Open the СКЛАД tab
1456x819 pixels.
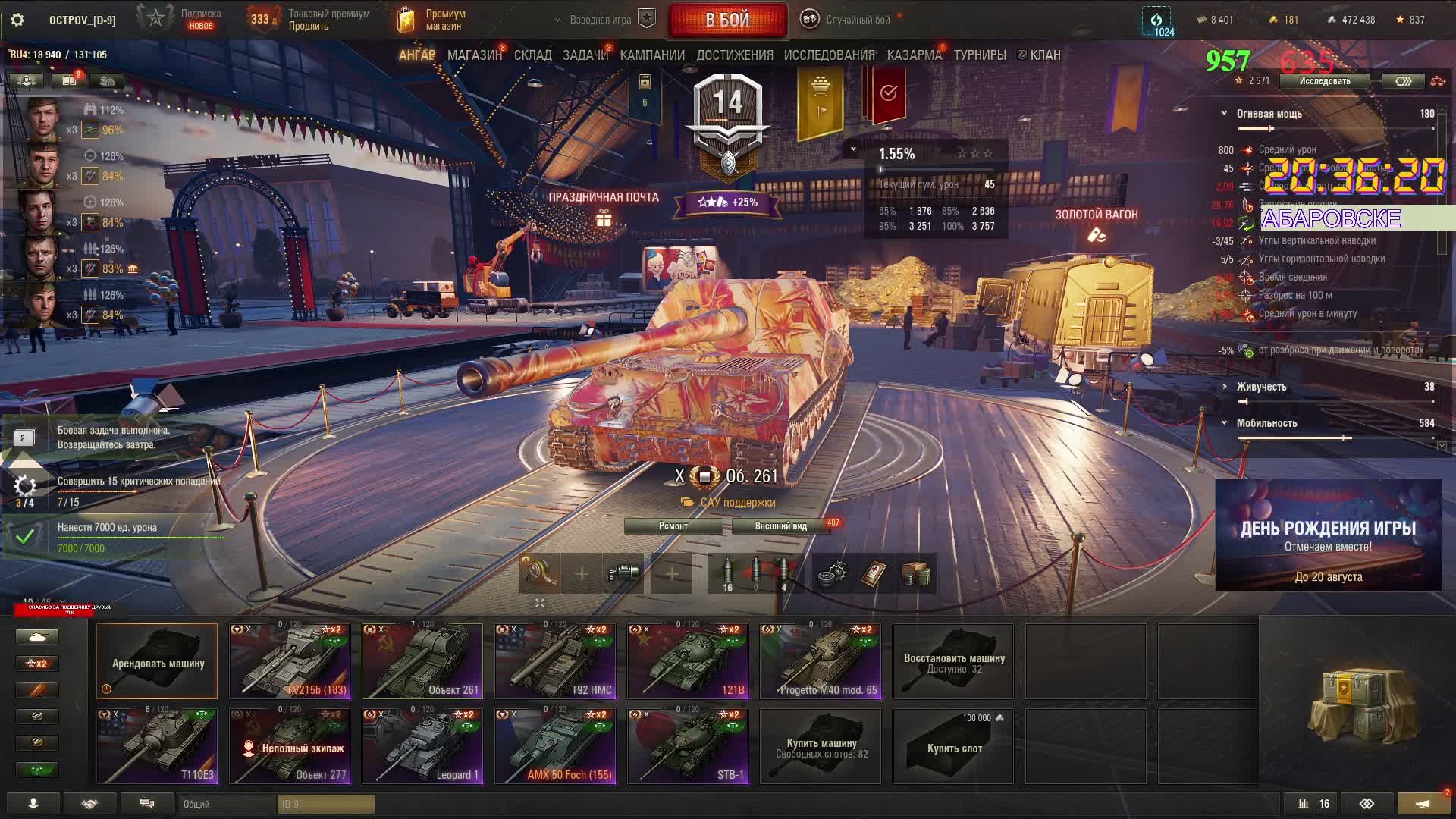(532, 55)
